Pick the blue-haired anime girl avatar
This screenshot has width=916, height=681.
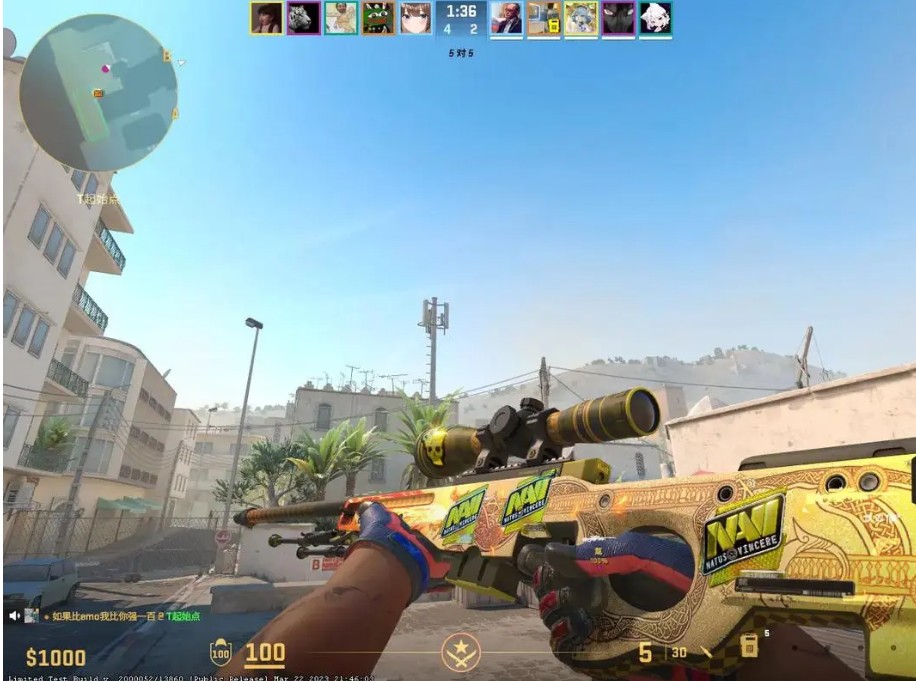(x=581, y=18)
